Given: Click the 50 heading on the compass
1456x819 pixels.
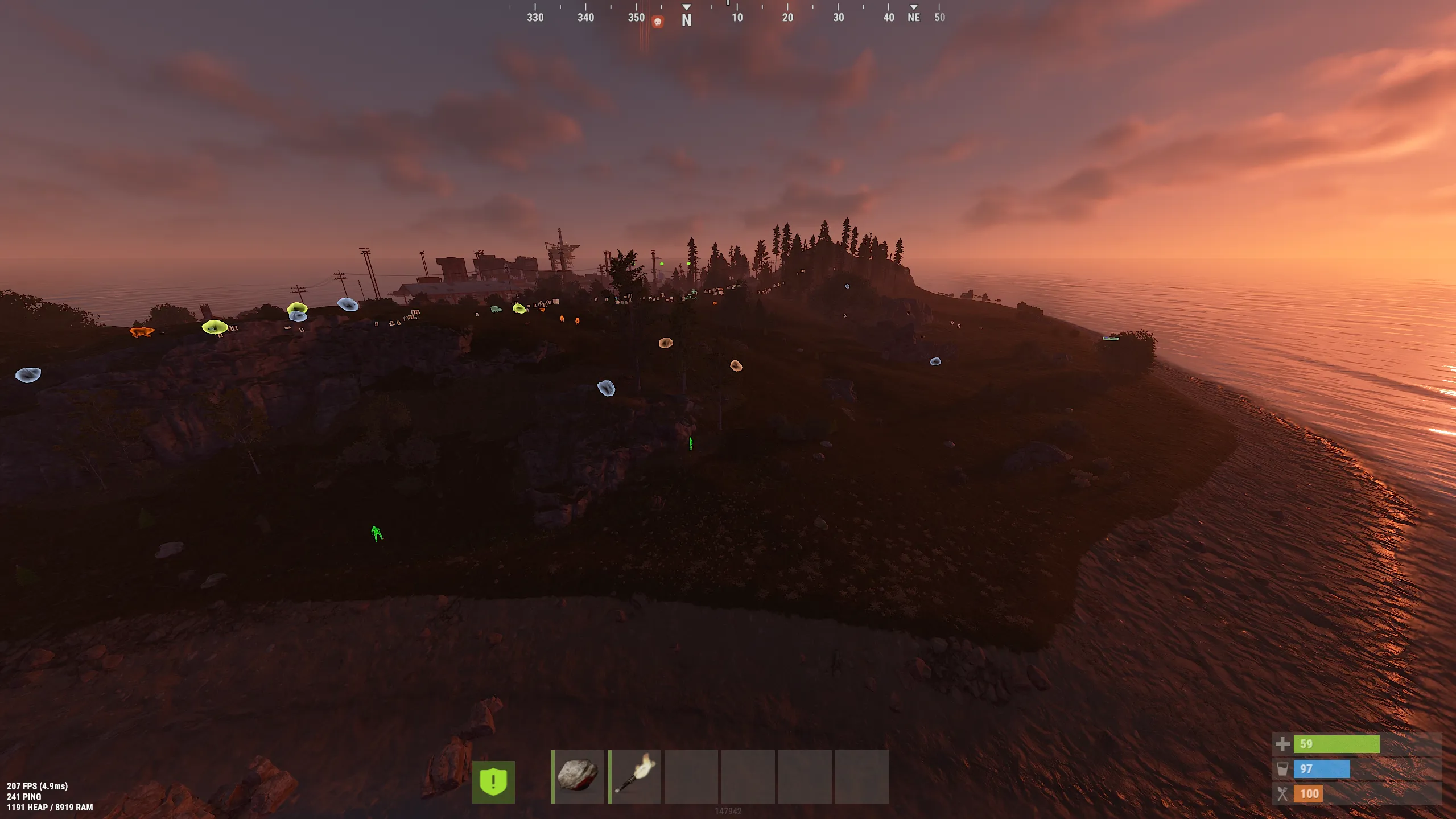Looking at the screenshot, I should click(939, 17).
